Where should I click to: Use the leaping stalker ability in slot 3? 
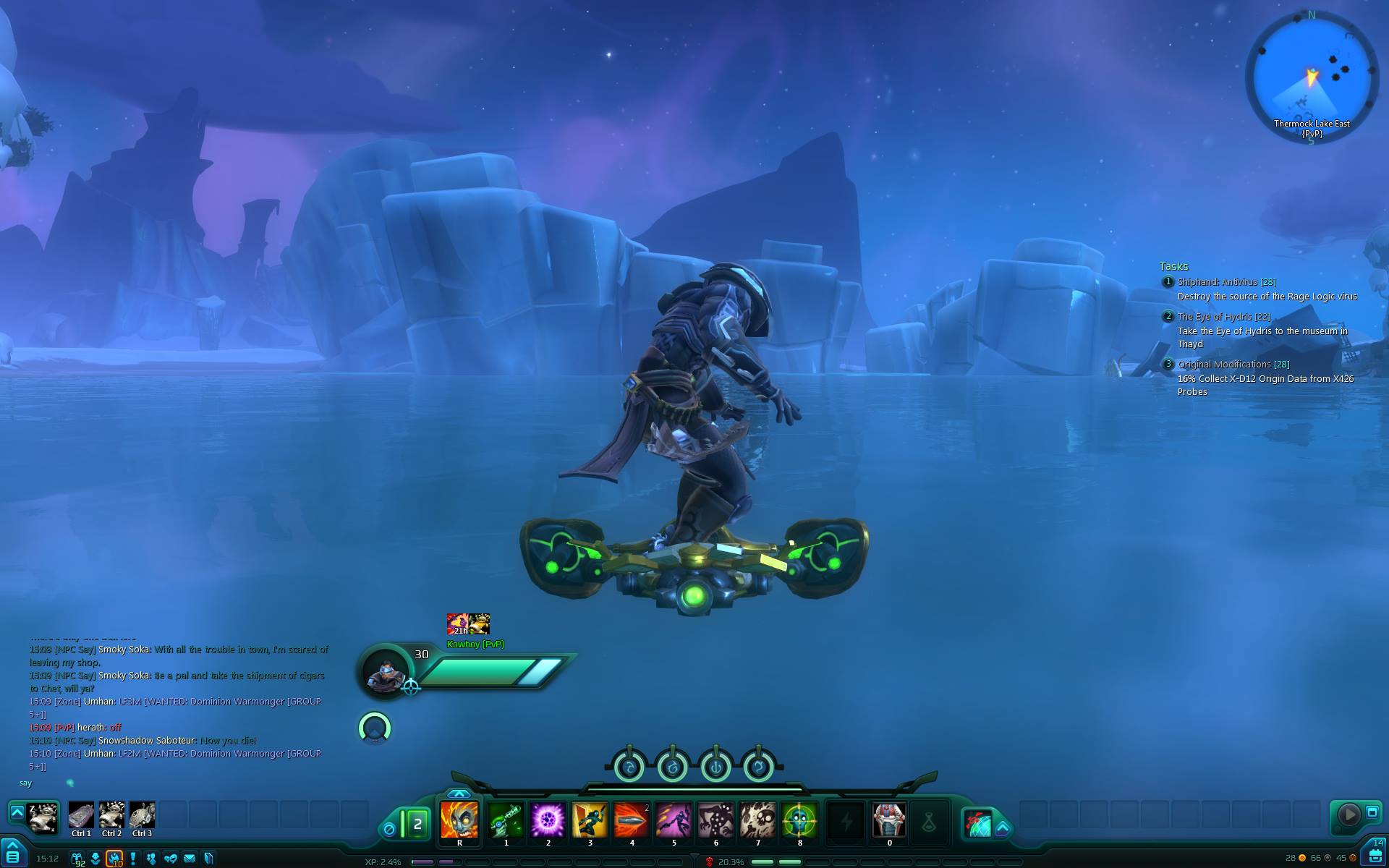(x=590, y=820)
